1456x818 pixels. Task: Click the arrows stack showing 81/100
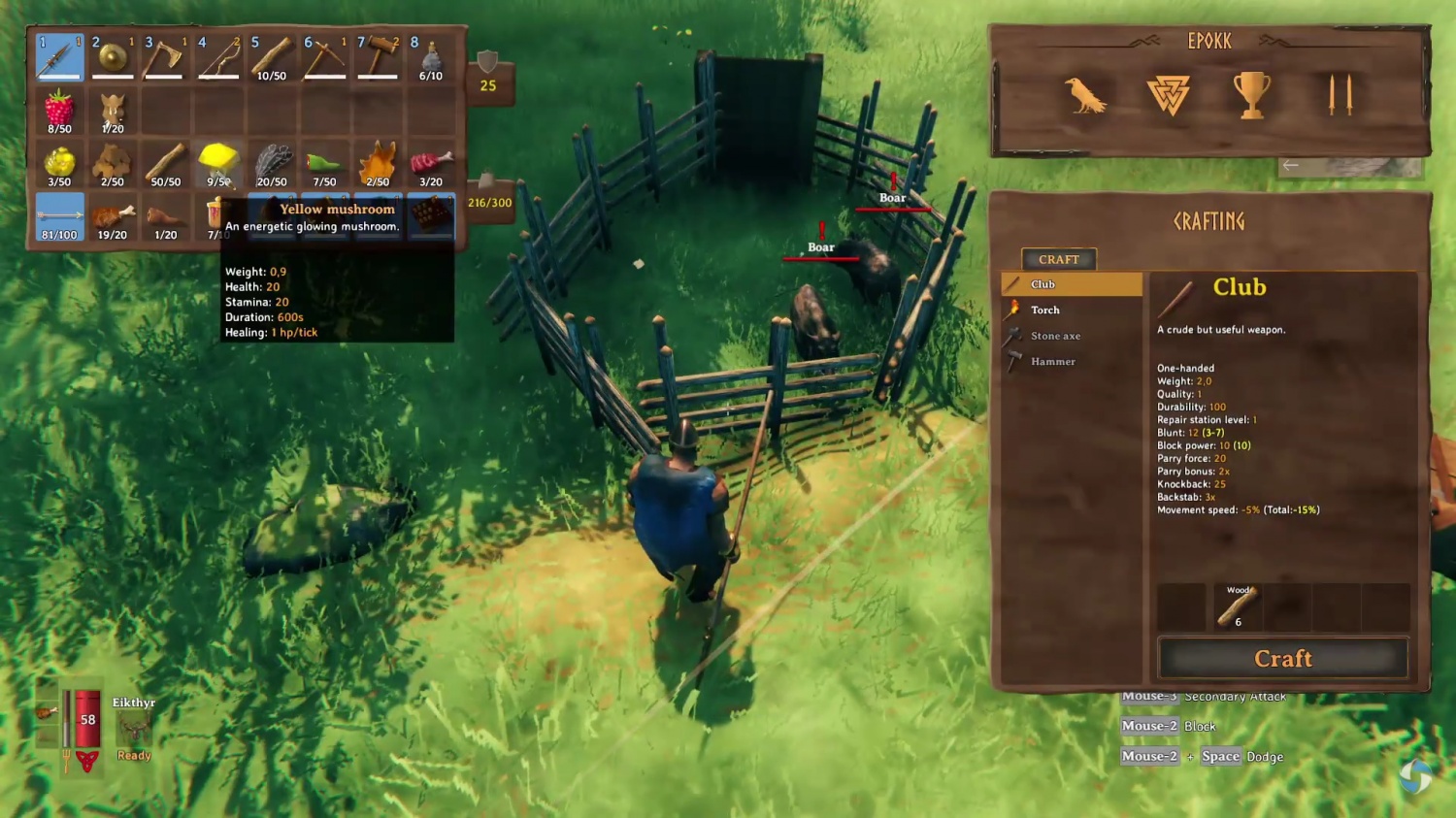tap(59, 216)
